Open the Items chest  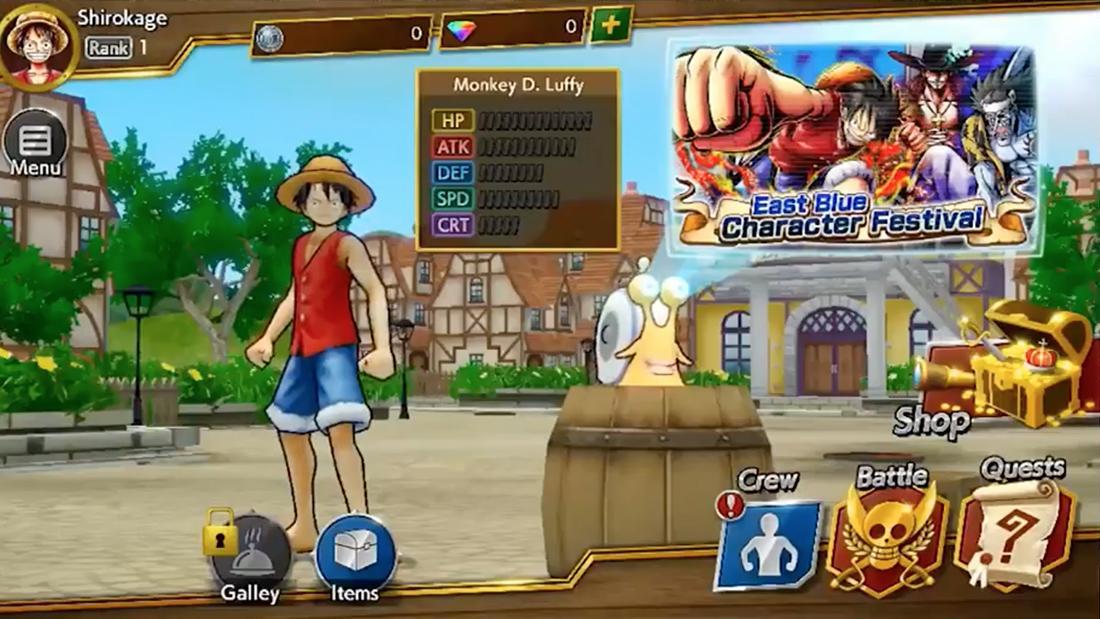pyautogui.click(x=355, y=555)
